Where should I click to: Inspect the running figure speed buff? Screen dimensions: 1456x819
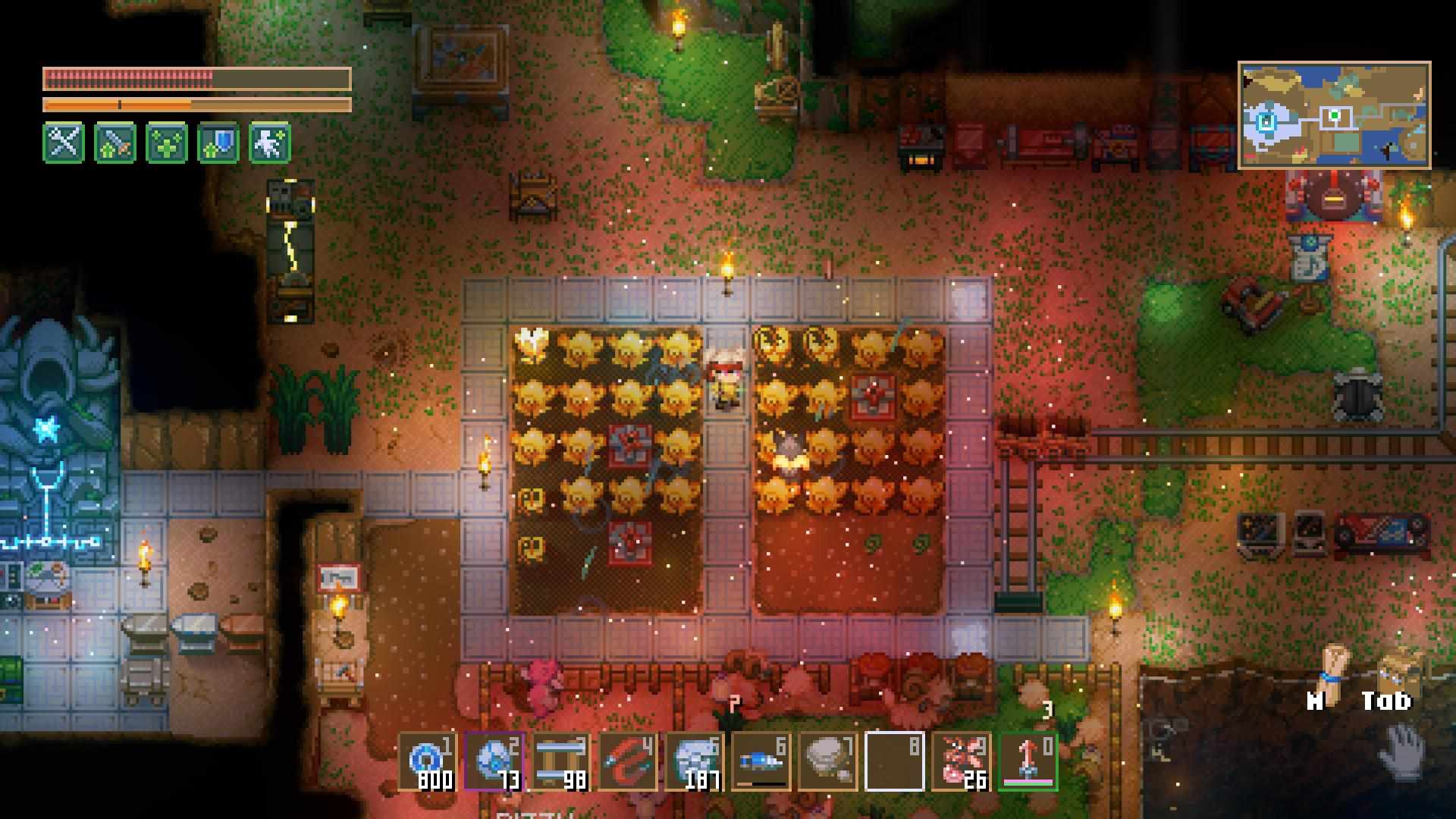click(x=270, y=142)
